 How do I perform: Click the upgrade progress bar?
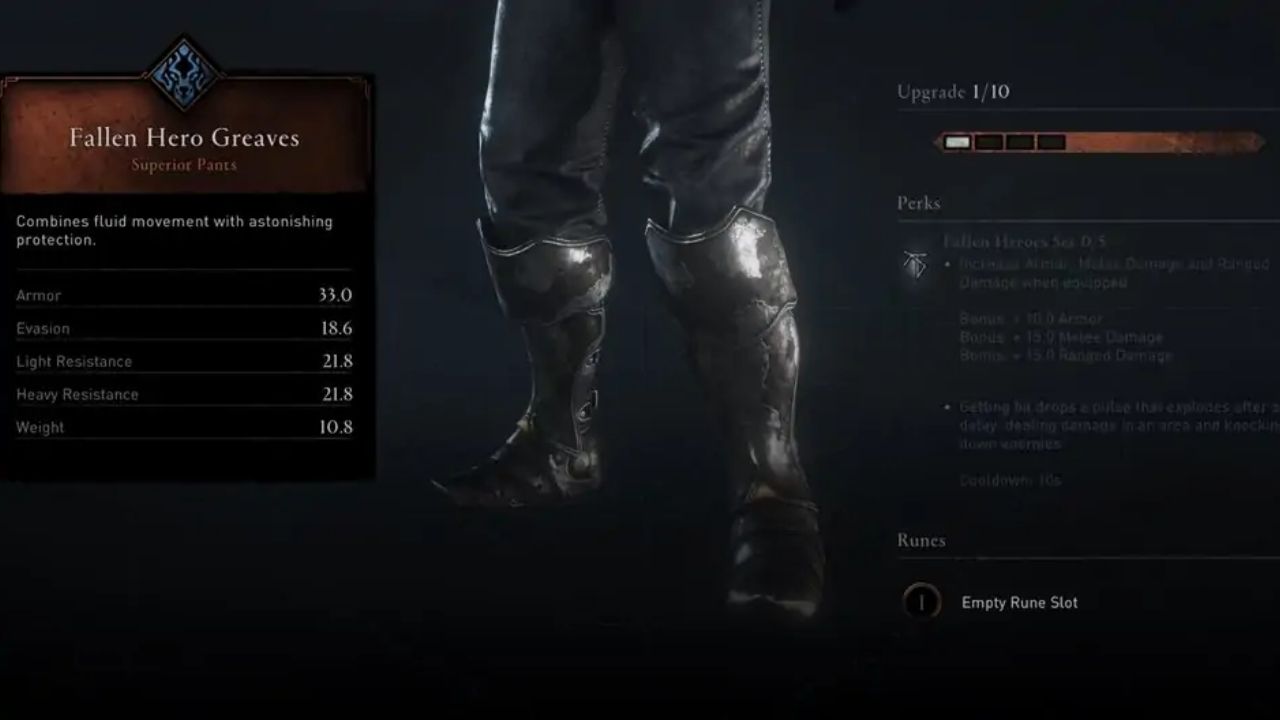click(1100, 142)
